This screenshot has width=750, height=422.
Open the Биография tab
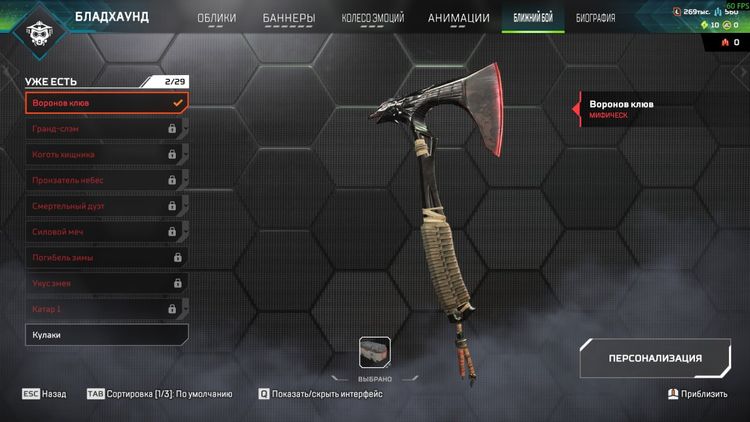point(595,18)
